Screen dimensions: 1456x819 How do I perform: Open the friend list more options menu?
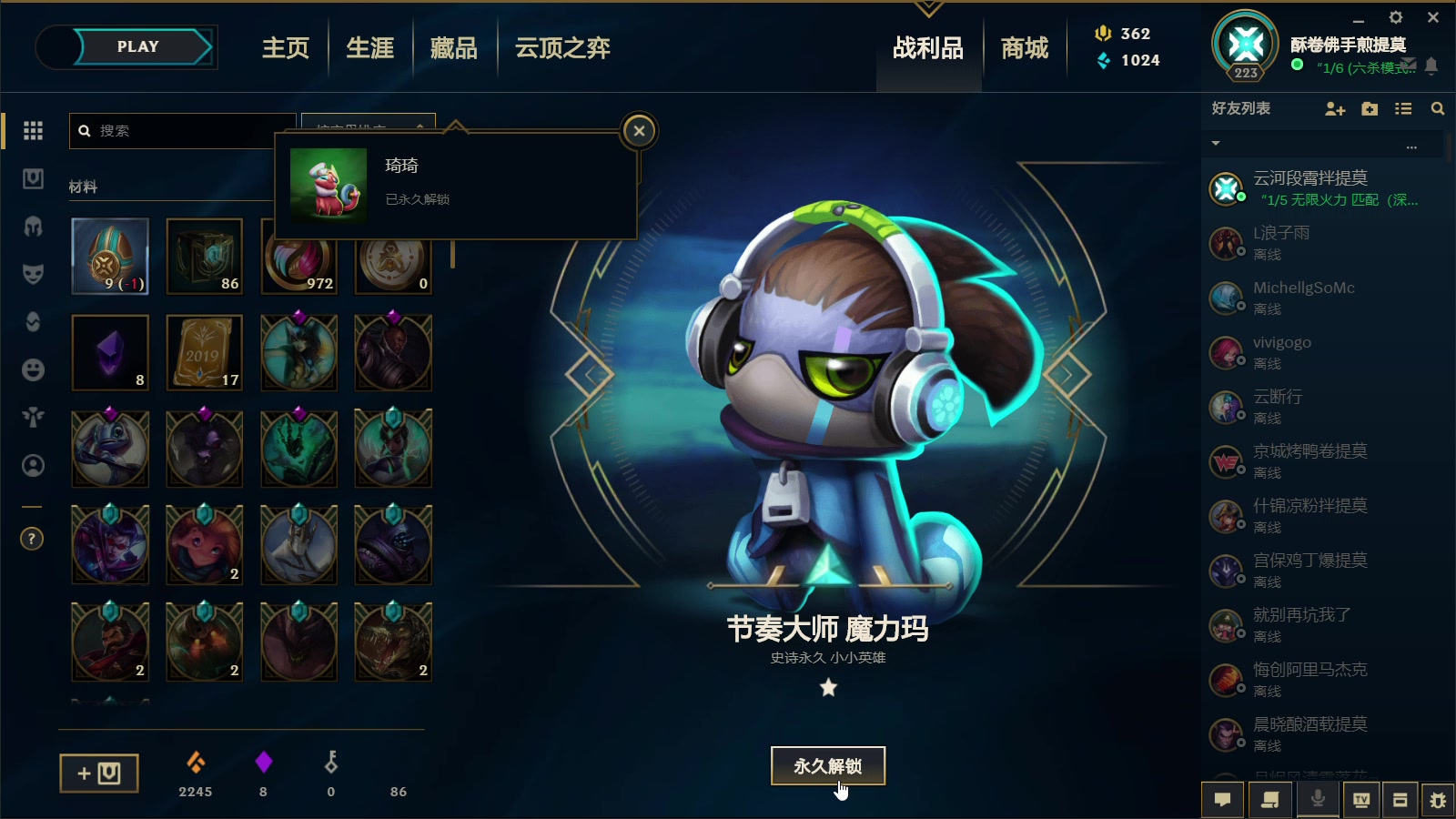click(1411, 146)
